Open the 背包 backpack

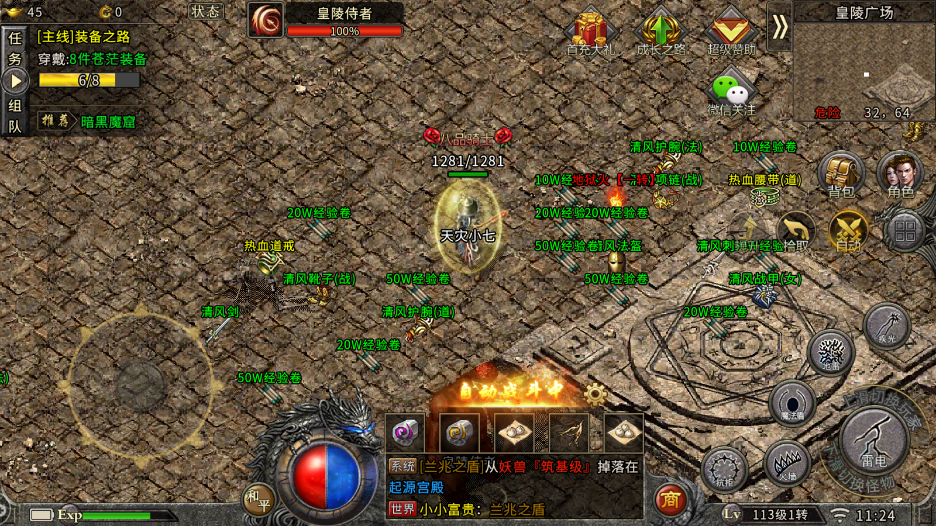coord(840,173)
